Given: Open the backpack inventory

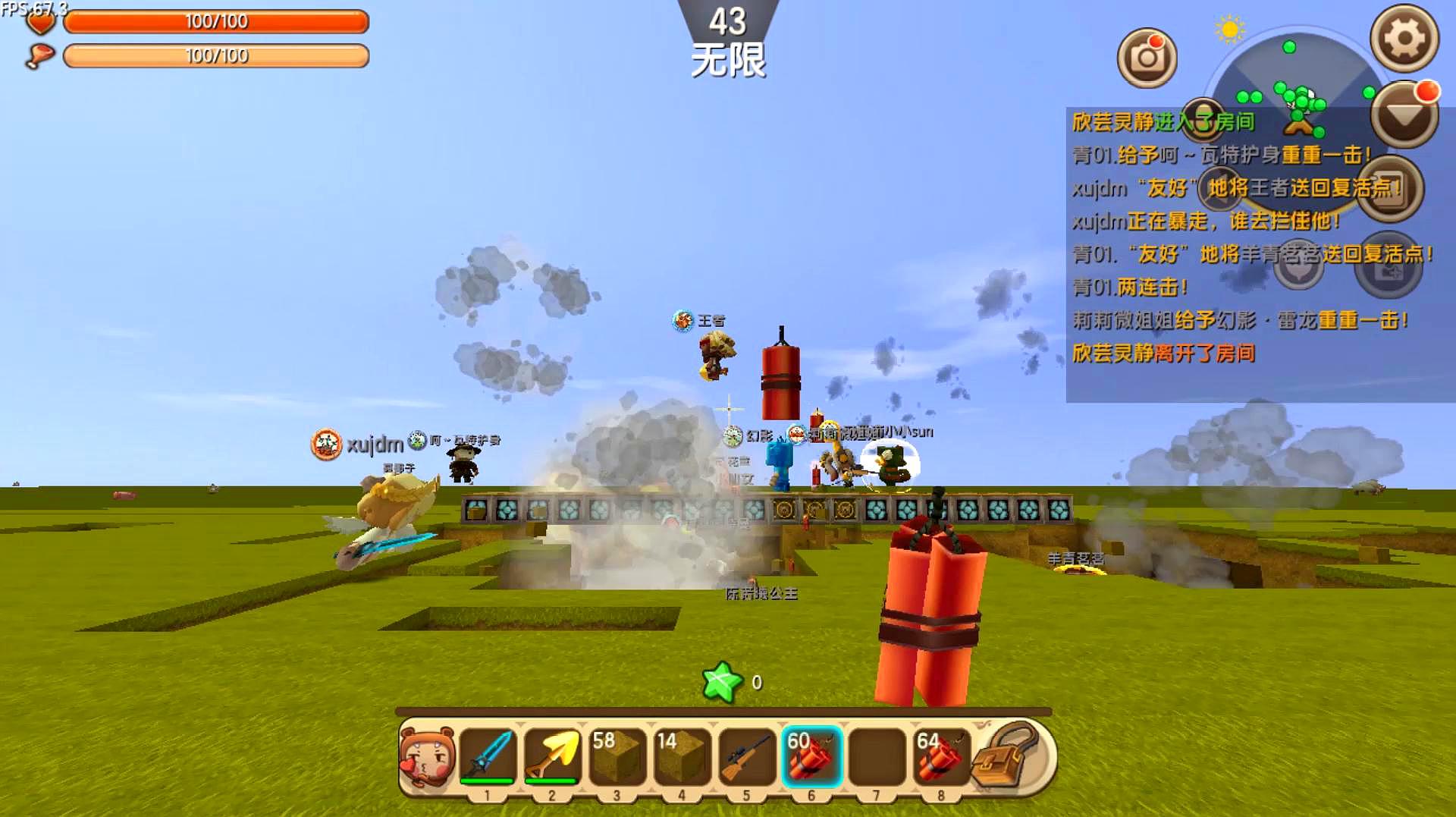Looking at the screenshot, I should pos(1006,755).
